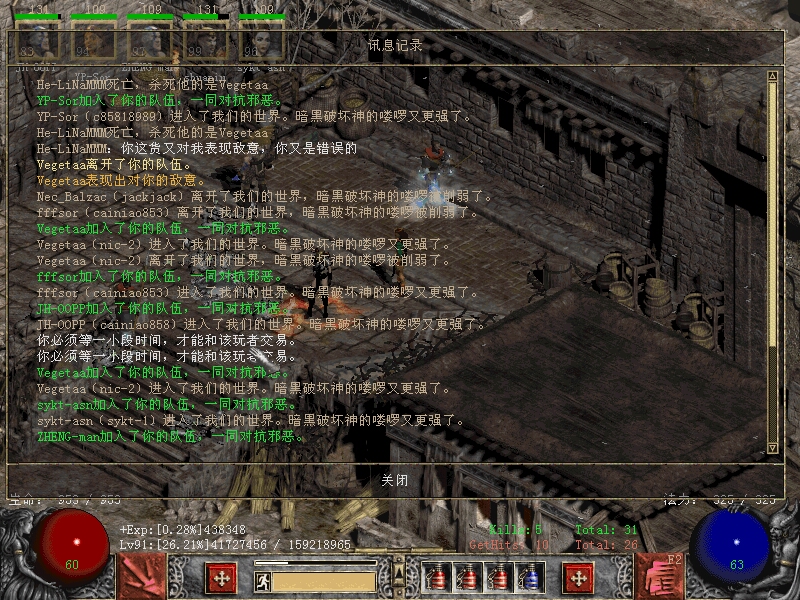Open the right-click skill icon marked F2

(660, 577)
